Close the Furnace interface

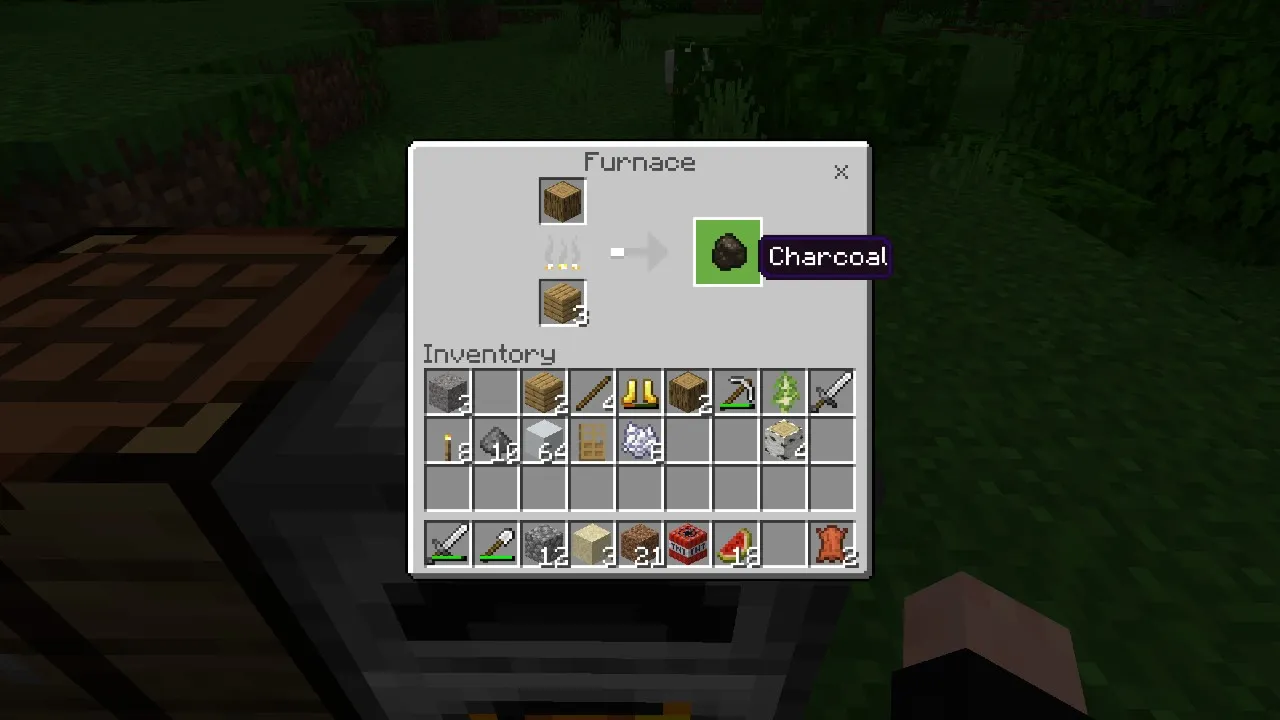841,171
